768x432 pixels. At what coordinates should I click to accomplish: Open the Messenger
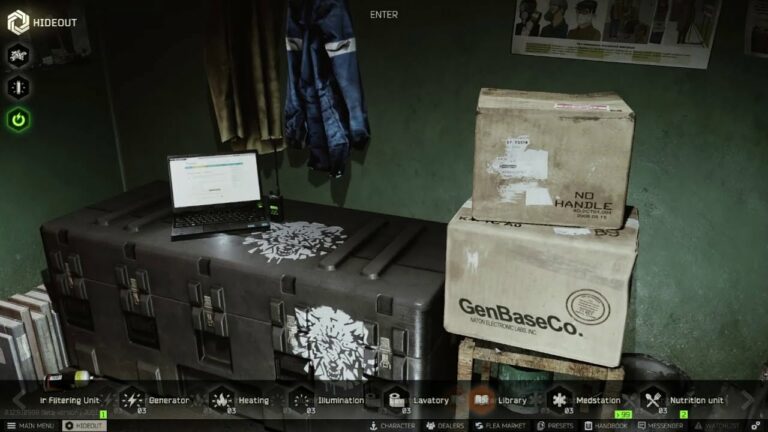(660, 426)
